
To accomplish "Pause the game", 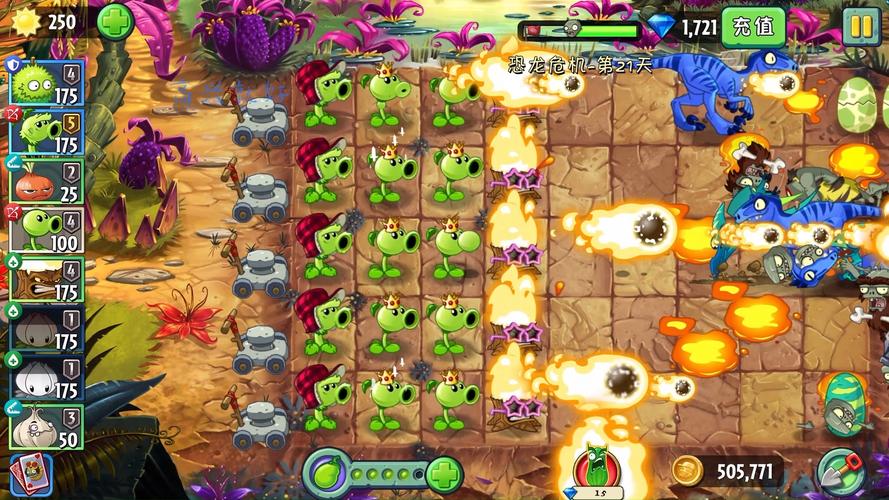I will [860, 26].
